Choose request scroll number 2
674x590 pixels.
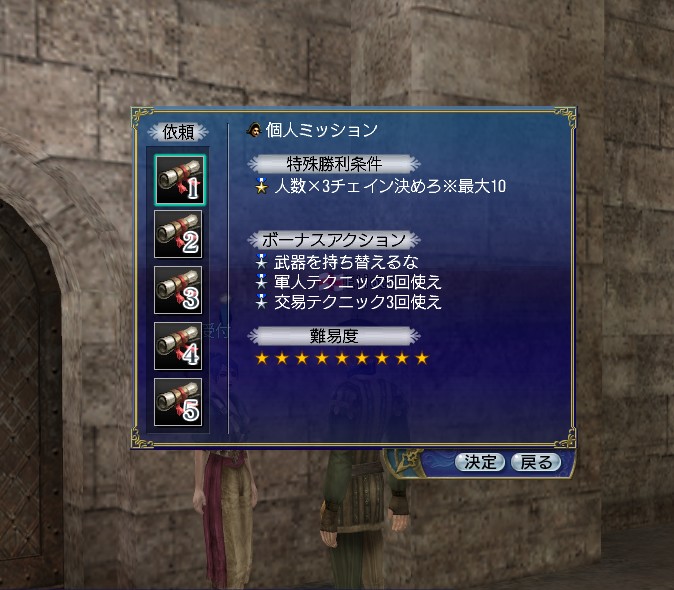pyautogui.click(x=179, y=234)
